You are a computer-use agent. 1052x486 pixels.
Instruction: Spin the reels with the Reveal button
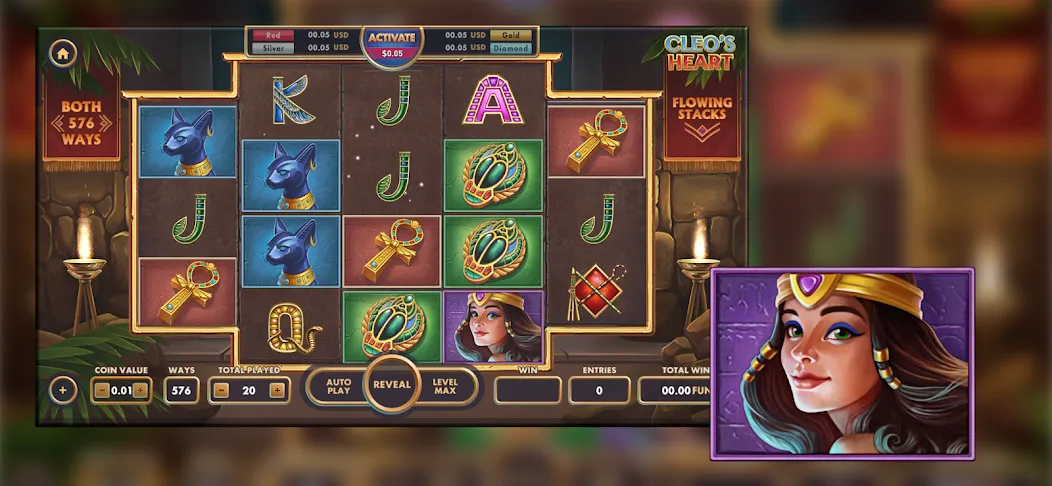(391, 384)
